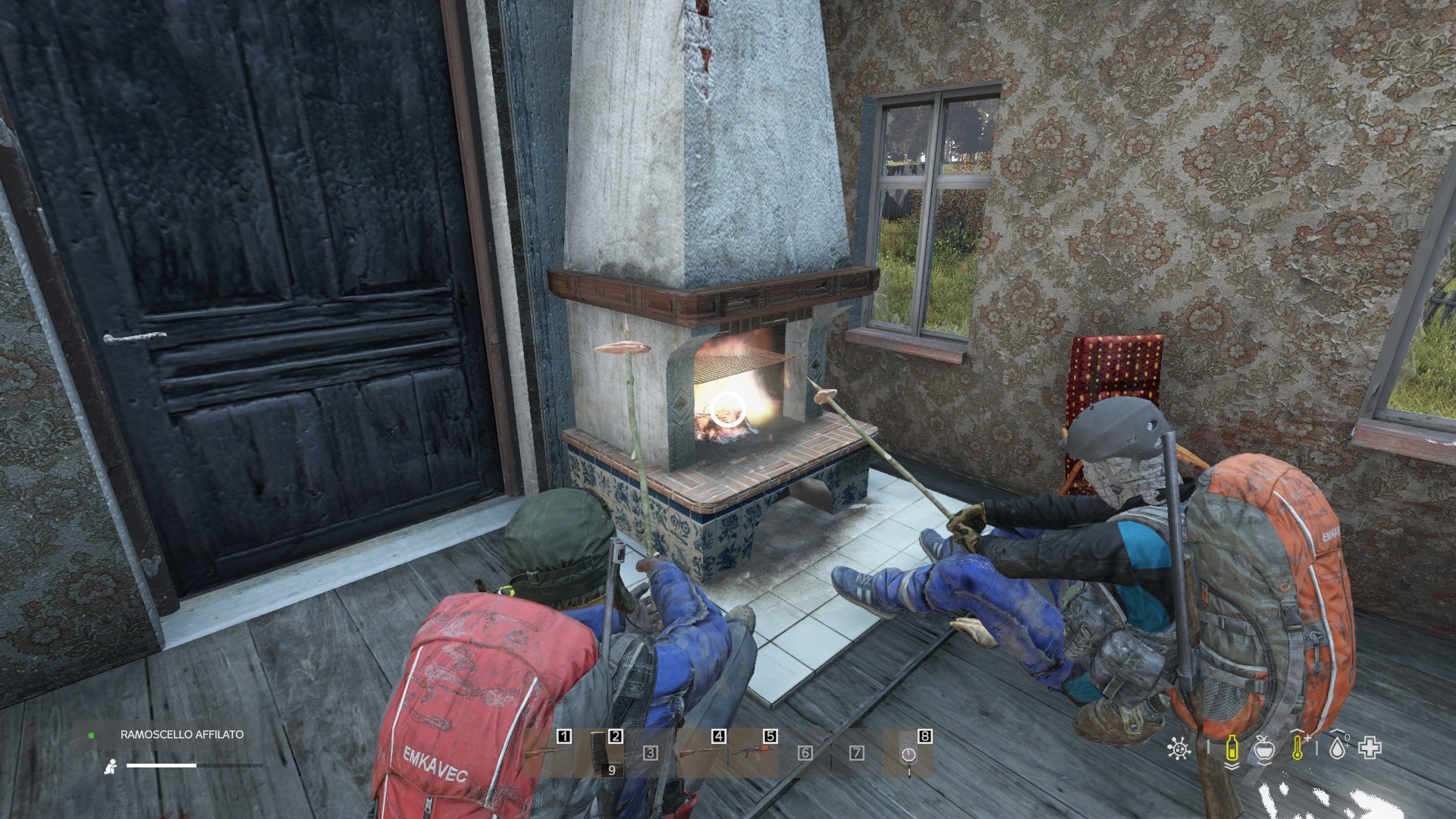Choose the wooden rifle in hotbar slot 4
Viewport: 1456px width, 819px height.
pos(702,752)
